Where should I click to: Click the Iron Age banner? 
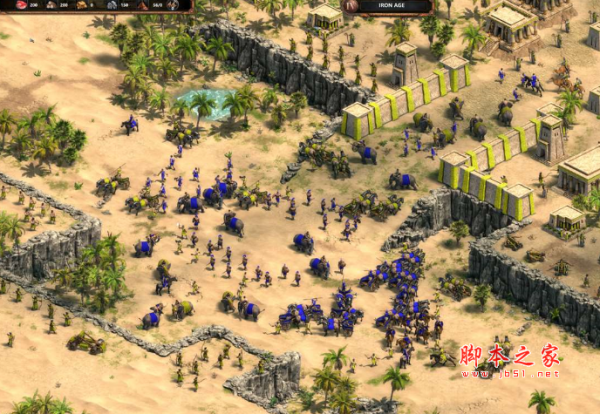[391, 6]
